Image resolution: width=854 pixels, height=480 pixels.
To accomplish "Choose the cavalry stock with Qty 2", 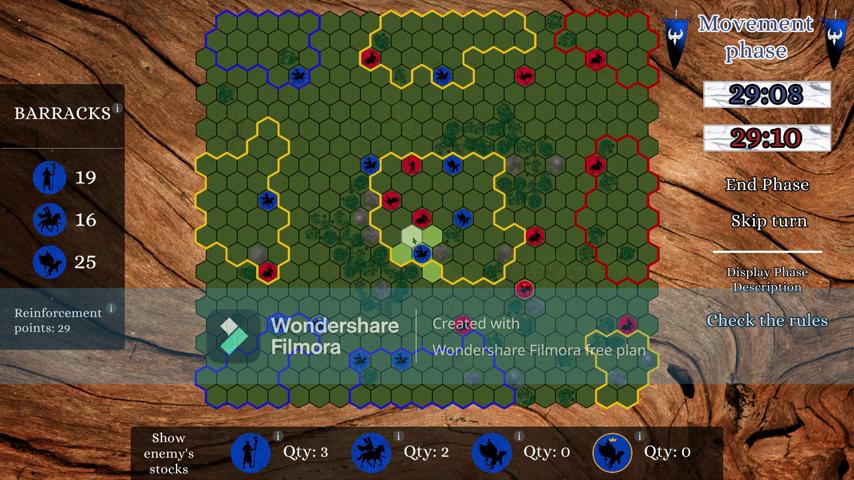I will (371, 453).
